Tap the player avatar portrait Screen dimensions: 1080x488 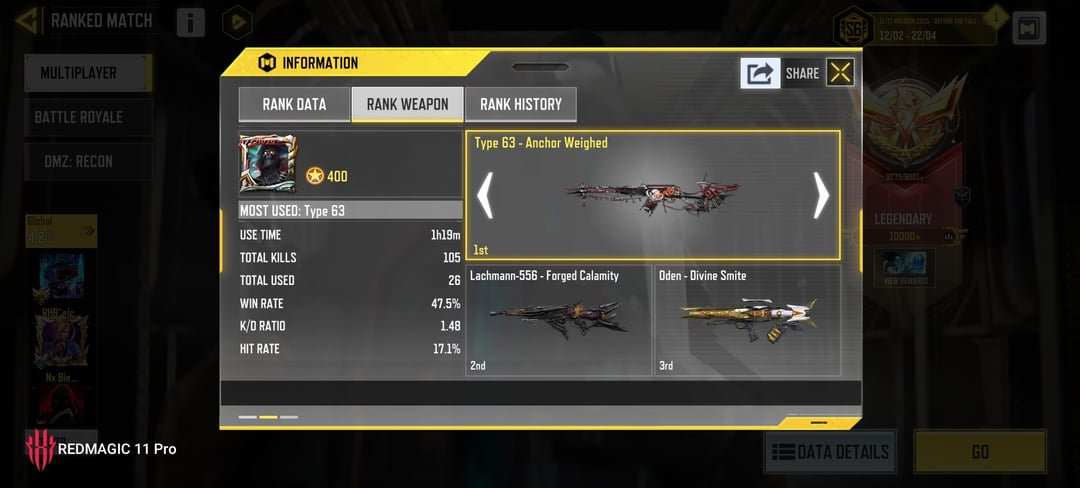coord(267,164)
